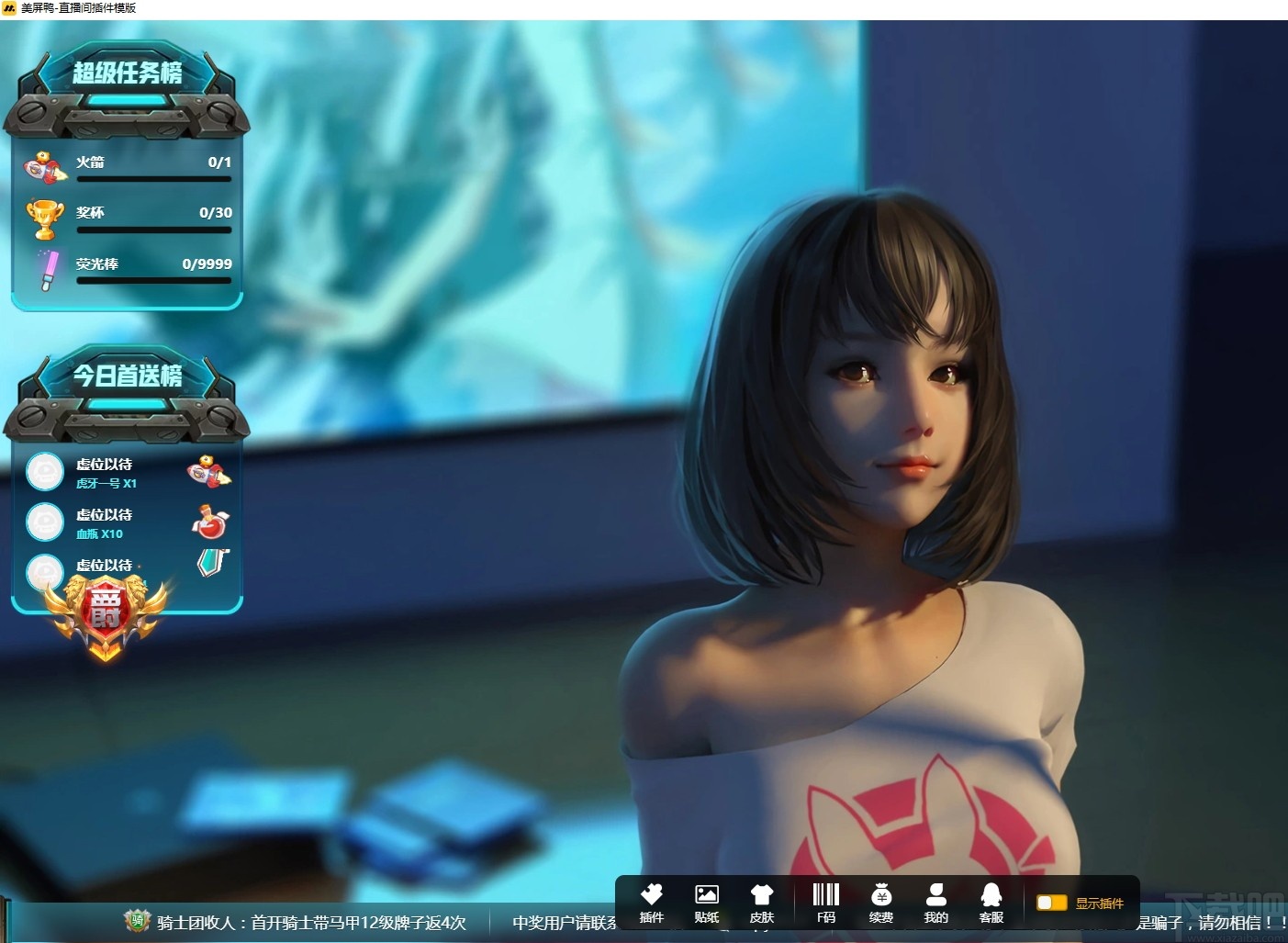Click the 荧光棒 glow stick task row
The width and height of the screenshot is (1288, 943).
coord(127,267)
